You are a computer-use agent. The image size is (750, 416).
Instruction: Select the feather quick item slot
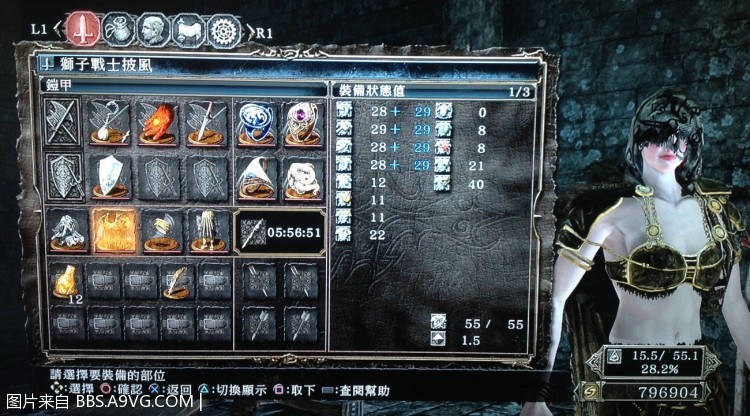(x=178, y=281)
